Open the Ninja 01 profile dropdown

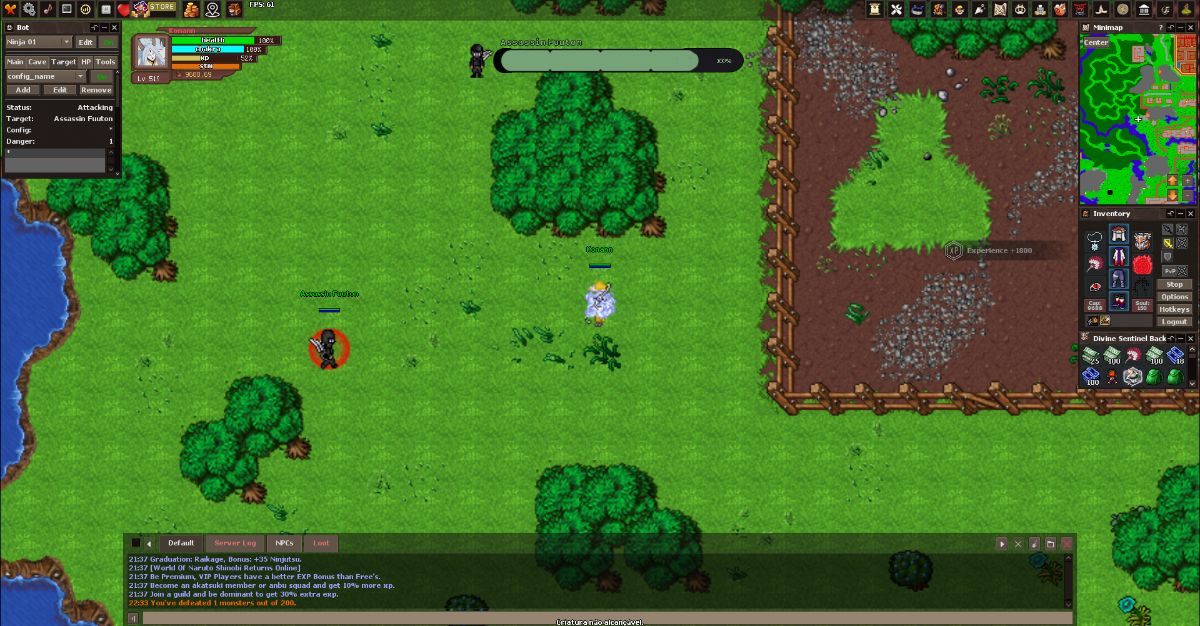(38, 42)
